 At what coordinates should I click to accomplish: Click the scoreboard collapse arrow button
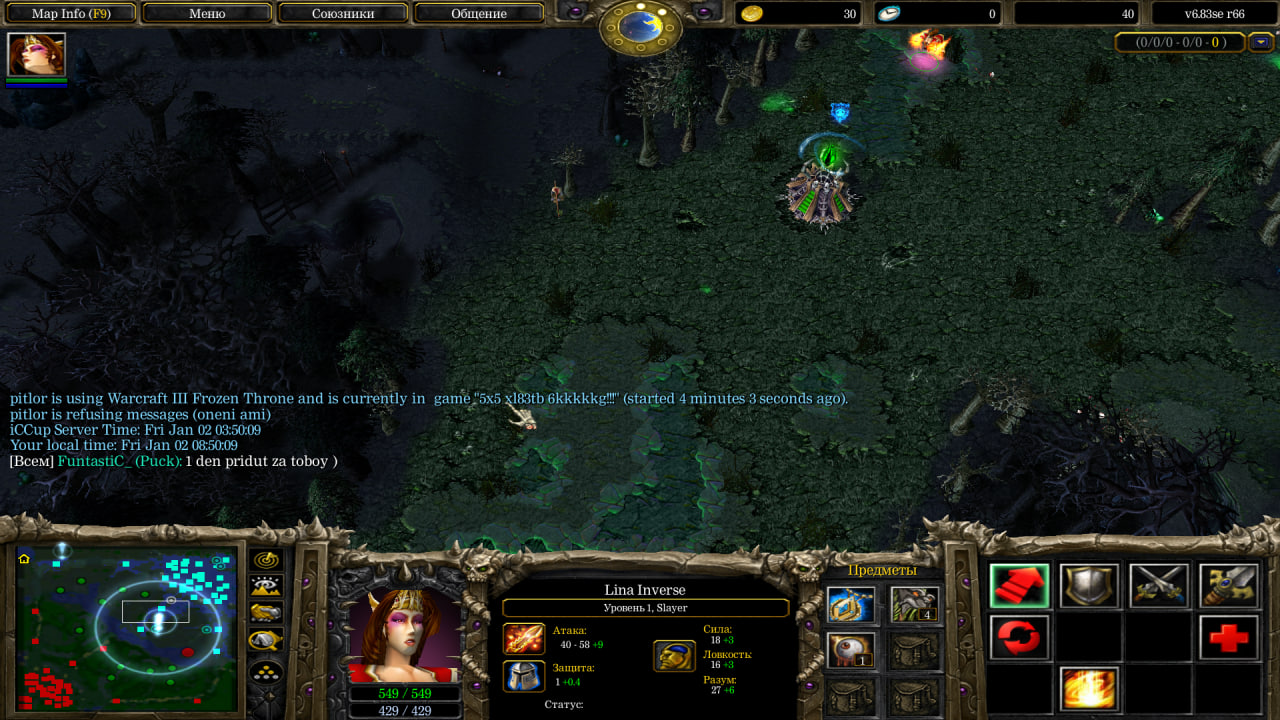click(x=1260, y=42)
